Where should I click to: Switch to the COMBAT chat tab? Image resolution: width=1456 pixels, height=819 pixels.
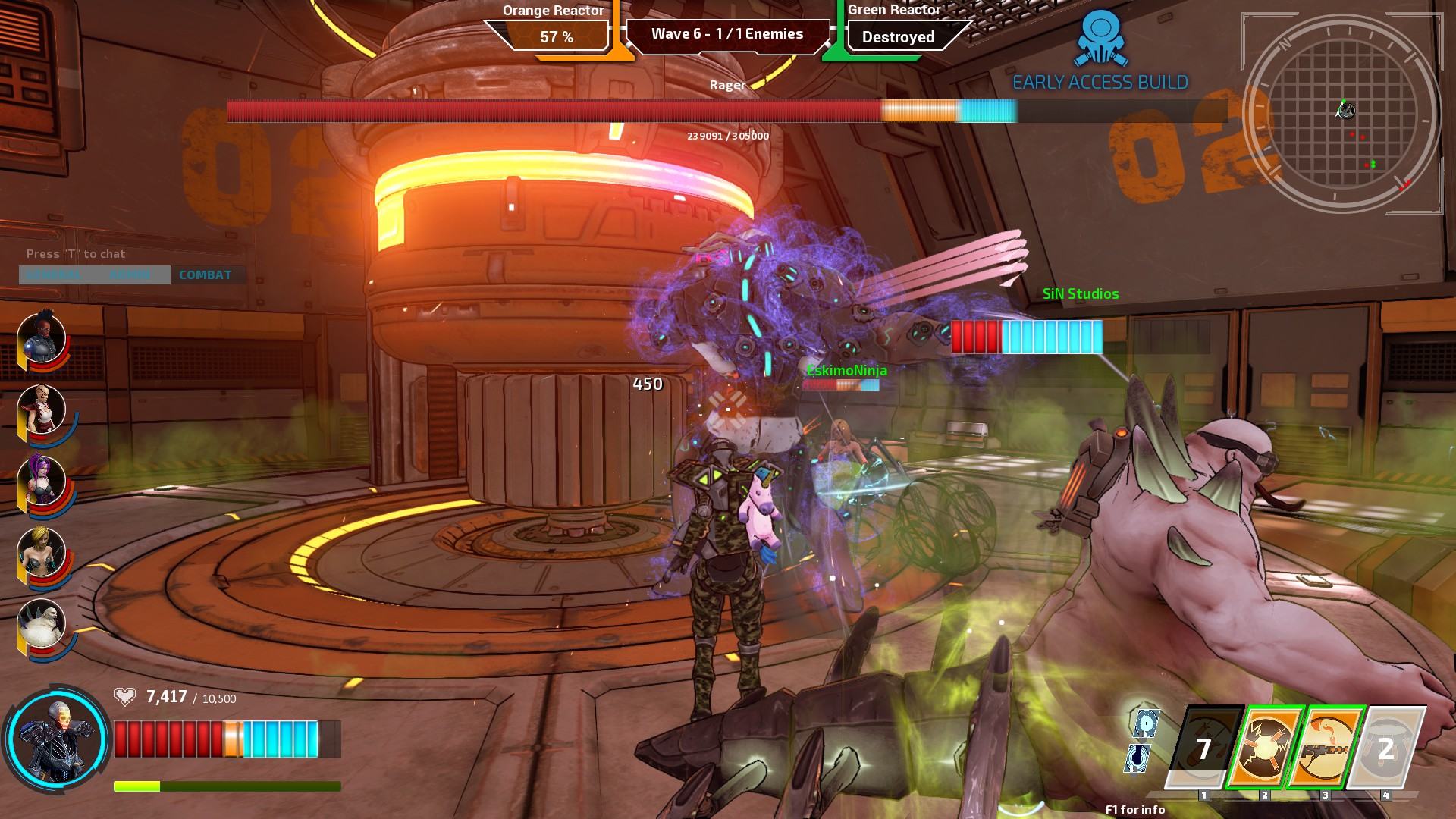pos(206,275)
